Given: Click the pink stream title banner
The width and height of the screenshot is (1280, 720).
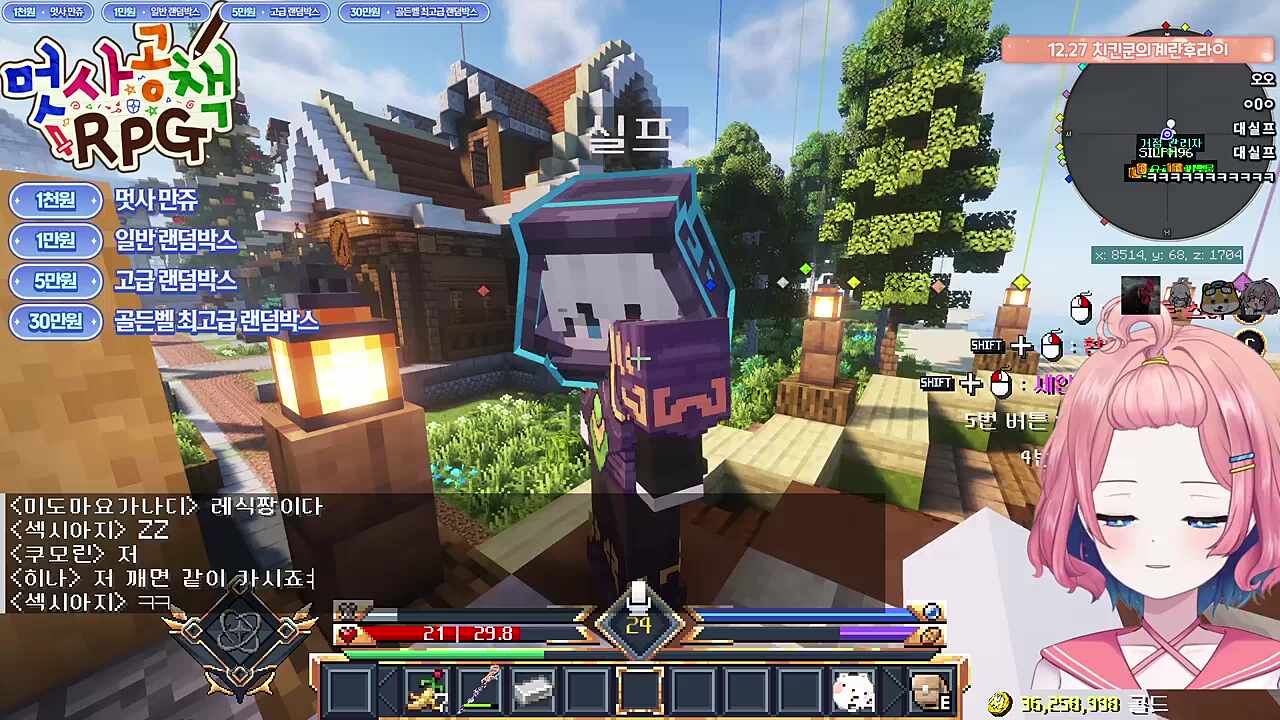Looking at the screenshot, I should coord(1137,49).
